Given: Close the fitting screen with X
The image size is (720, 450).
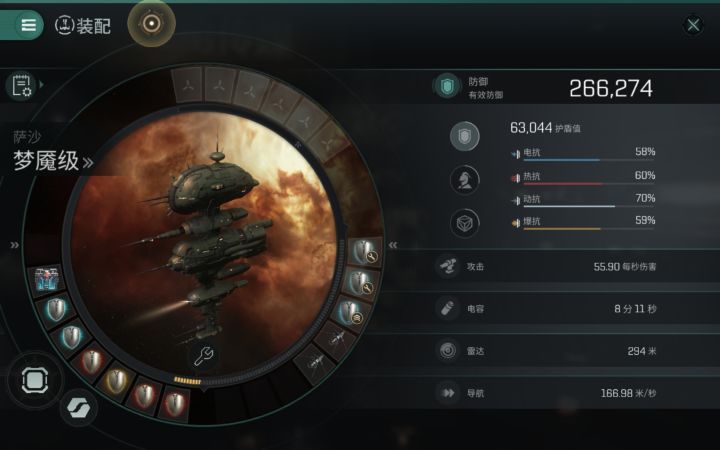Looking at the screenshot, I should coord(693,26).
